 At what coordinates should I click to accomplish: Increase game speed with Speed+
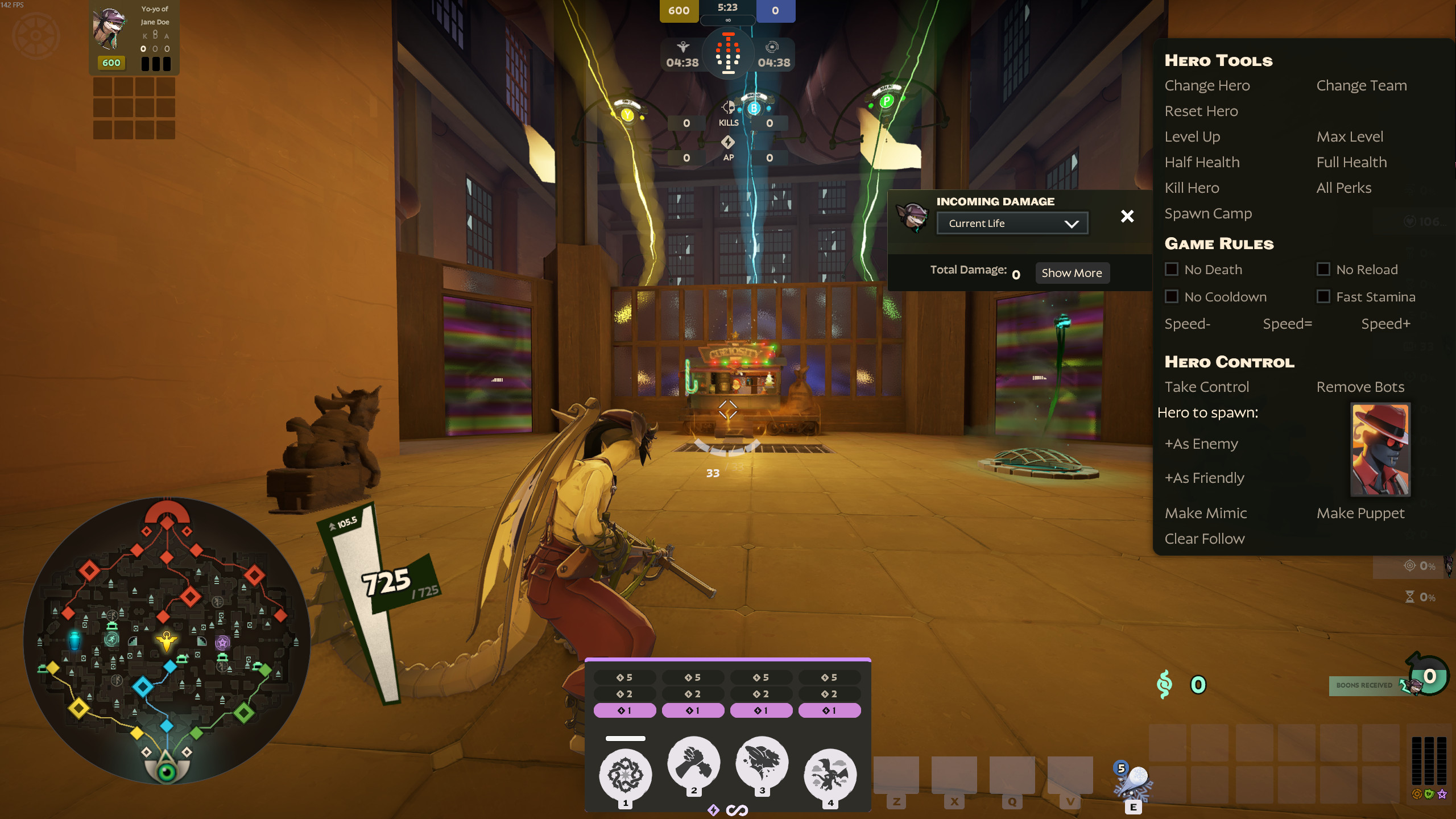click(1385, 324)
